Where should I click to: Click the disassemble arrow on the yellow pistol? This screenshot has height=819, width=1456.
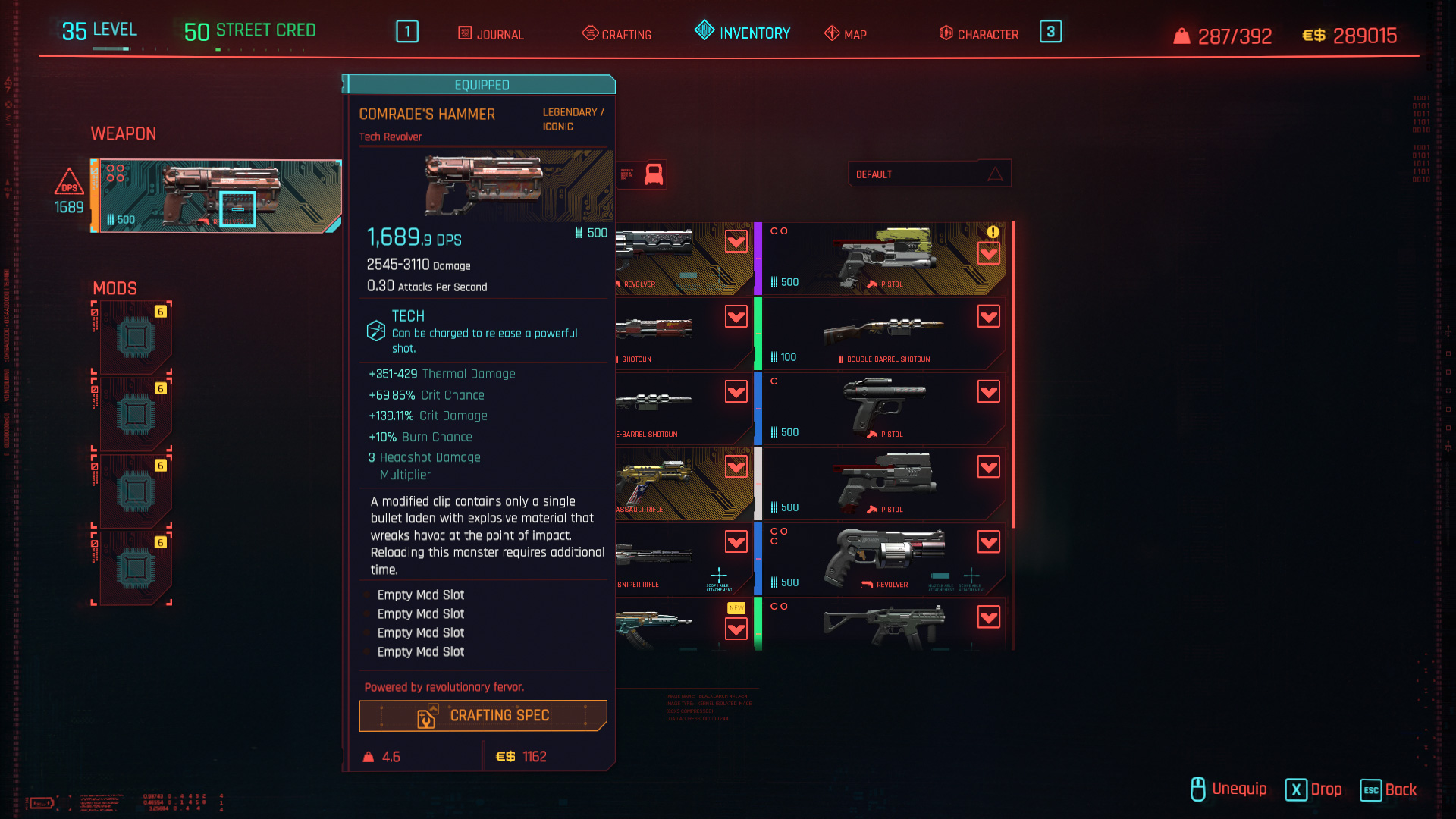pyautogui.click(x=989, y=253)
